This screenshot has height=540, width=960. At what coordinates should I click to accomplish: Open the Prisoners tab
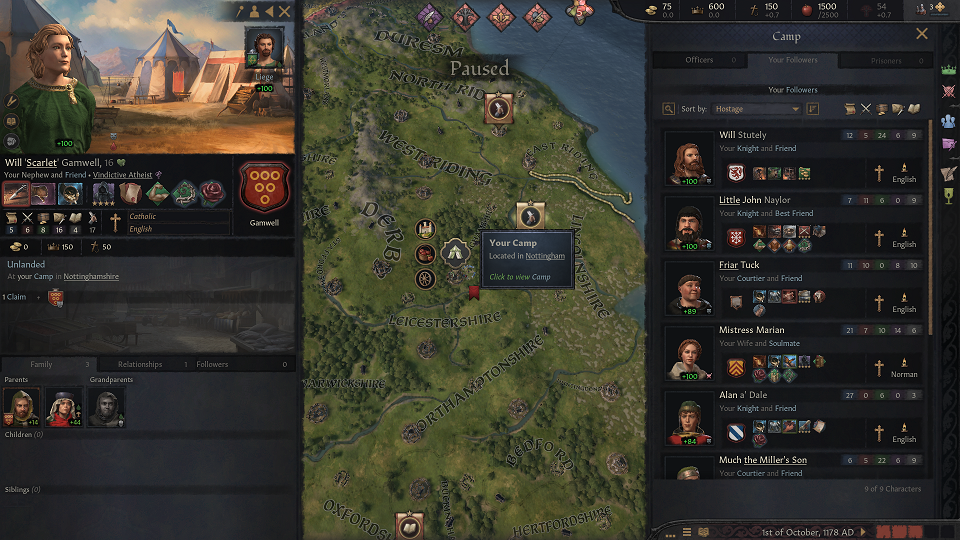pos(886,60)
